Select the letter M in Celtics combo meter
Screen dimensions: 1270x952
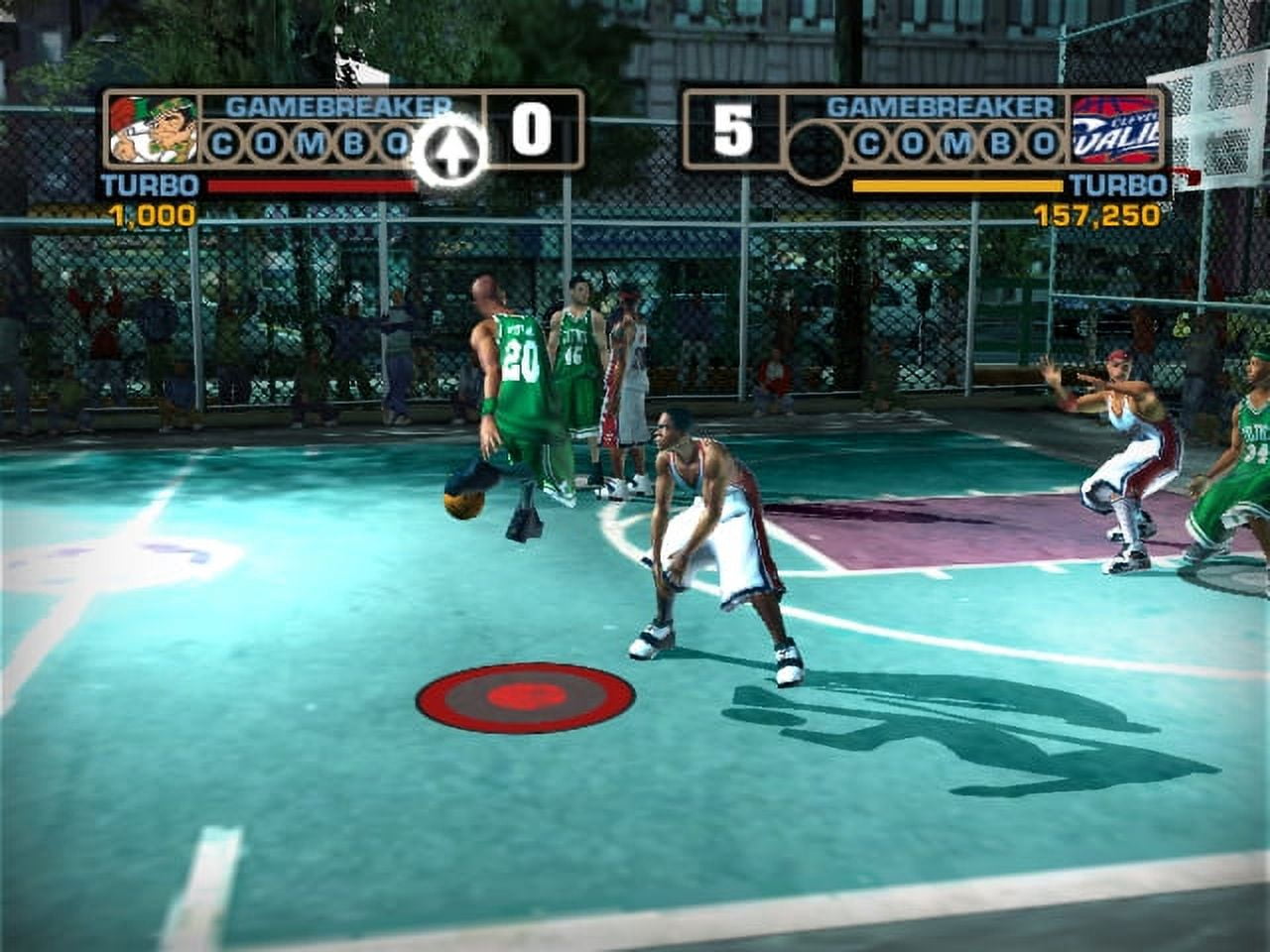coord(308,145)
